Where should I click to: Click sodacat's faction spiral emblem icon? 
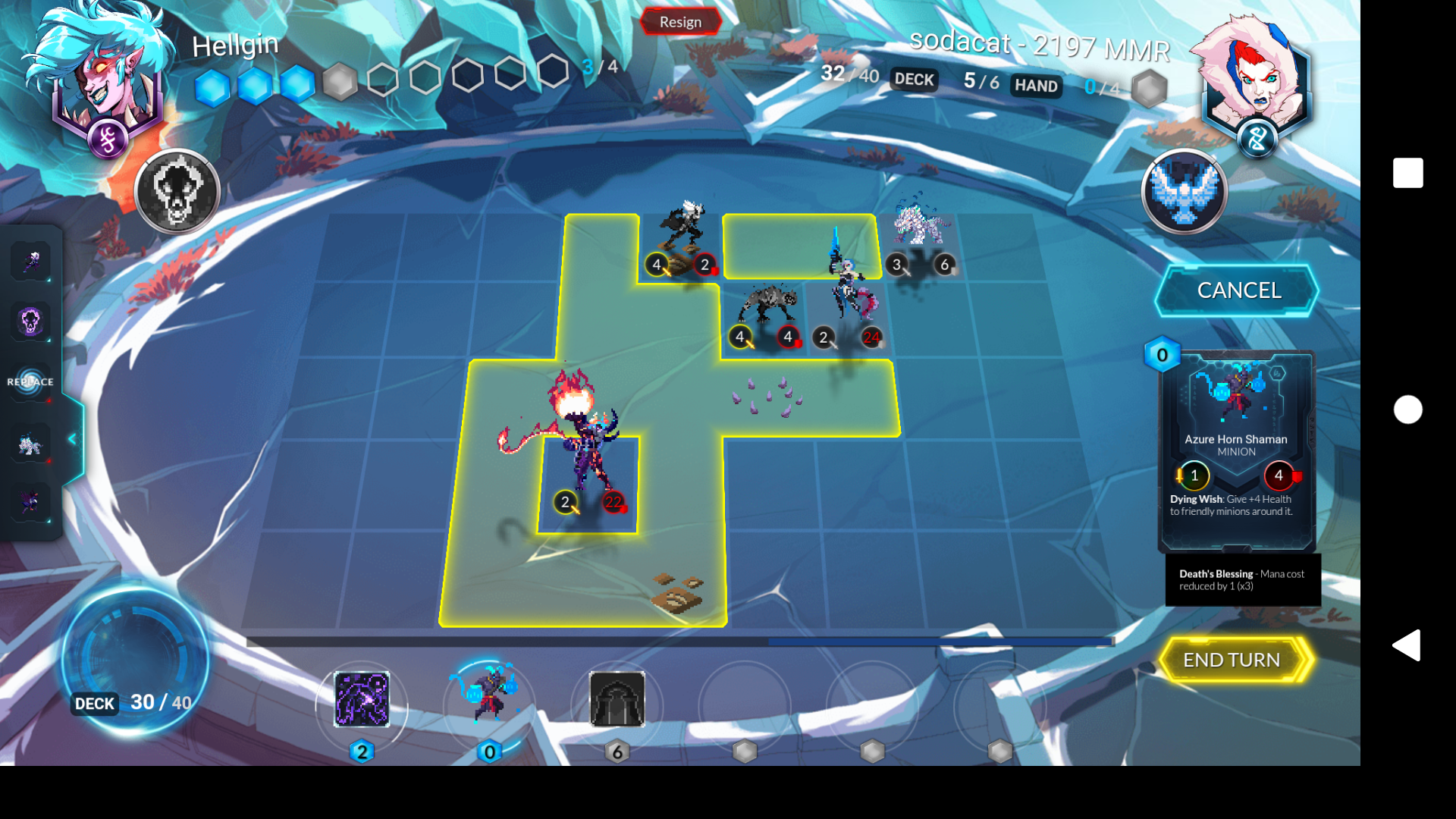pyautogui.click(x=1257, y=139)
